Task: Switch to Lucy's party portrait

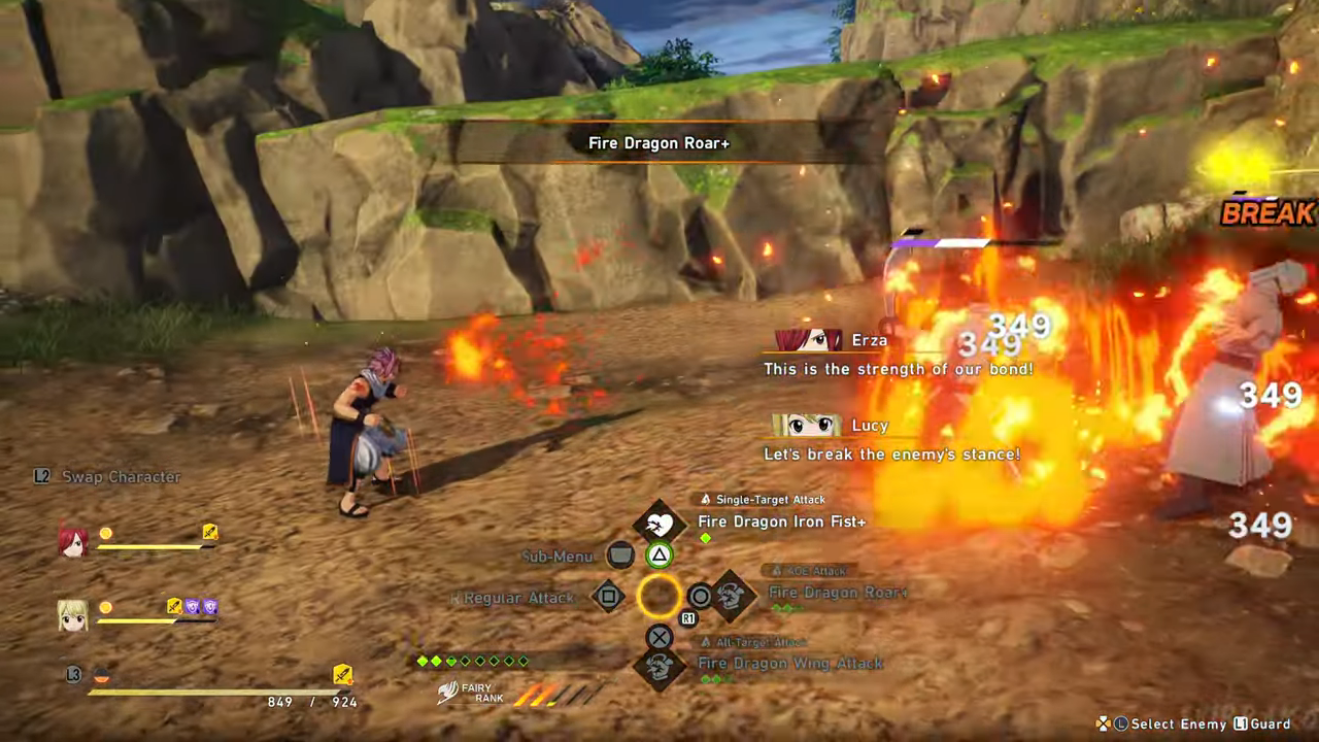Action: click(72, 616)
